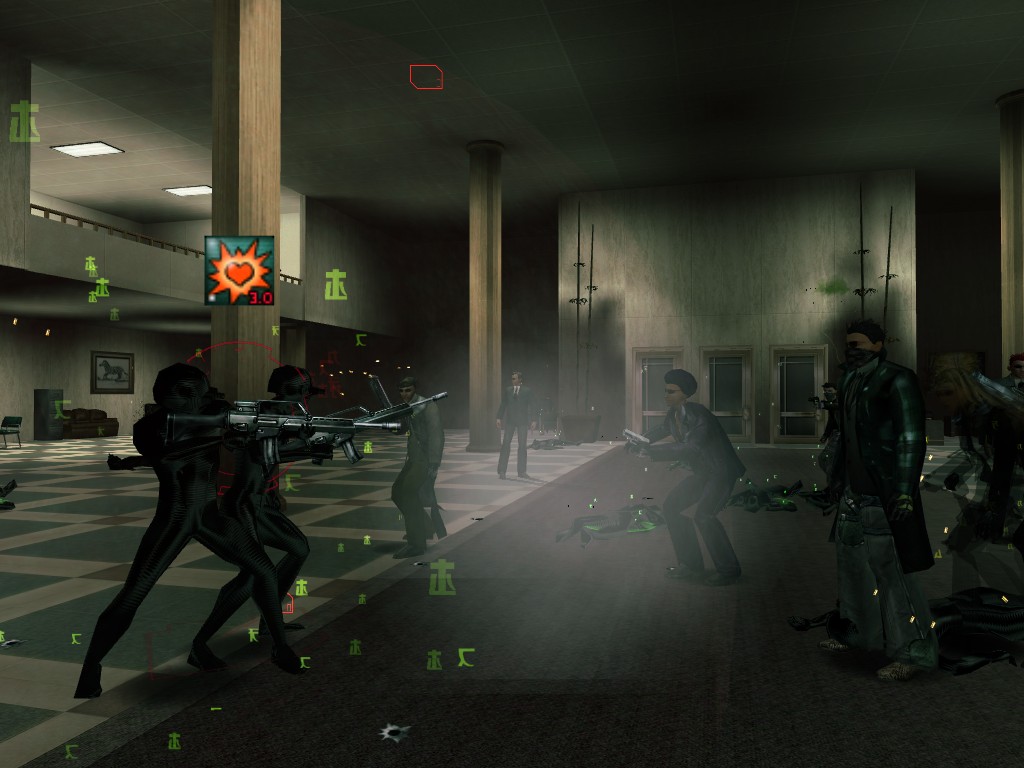Click the exploding heart status icon

(239, 271)
